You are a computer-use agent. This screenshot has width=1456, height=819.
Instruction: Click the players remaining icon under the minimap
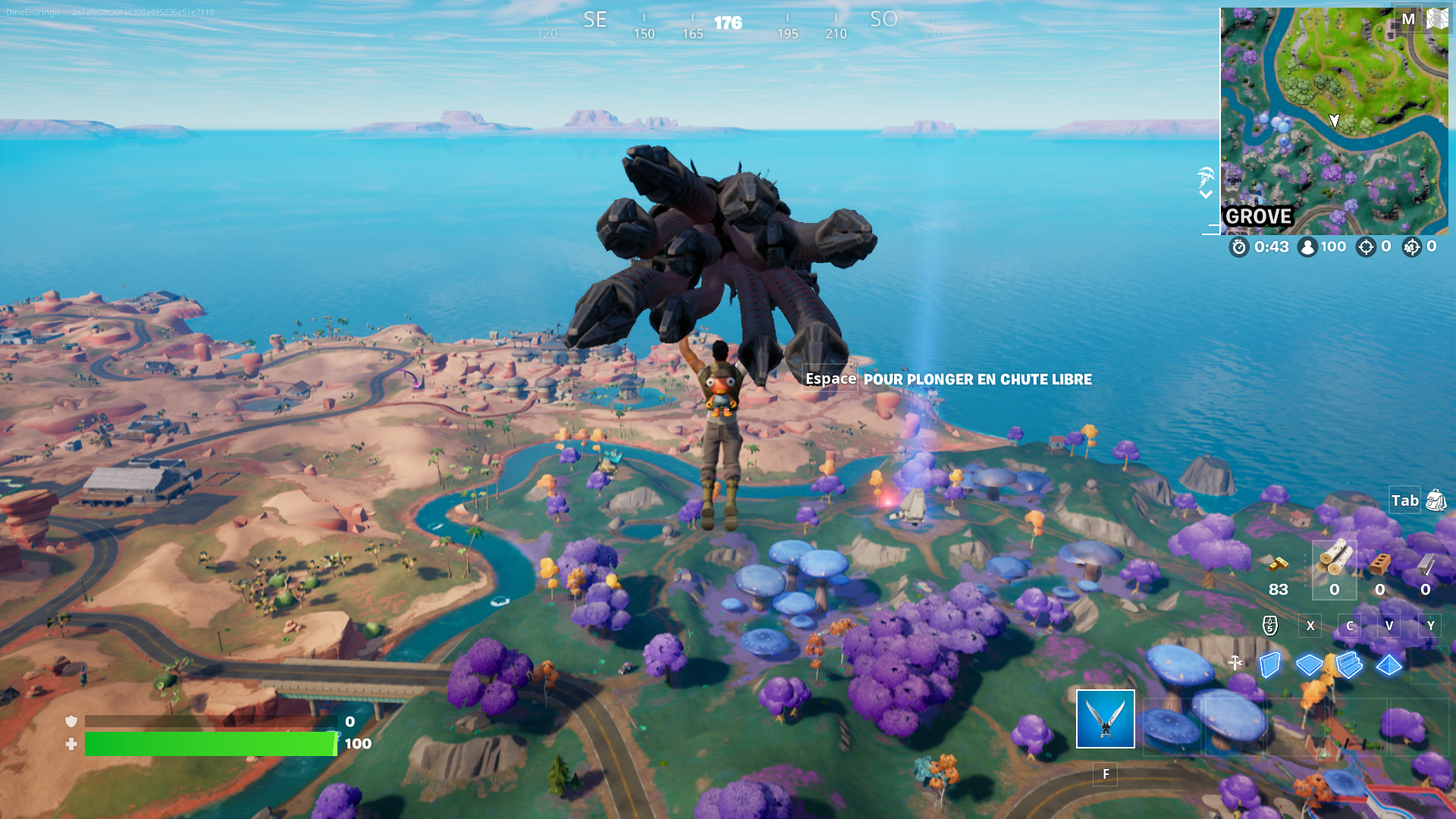point(1307,246)
